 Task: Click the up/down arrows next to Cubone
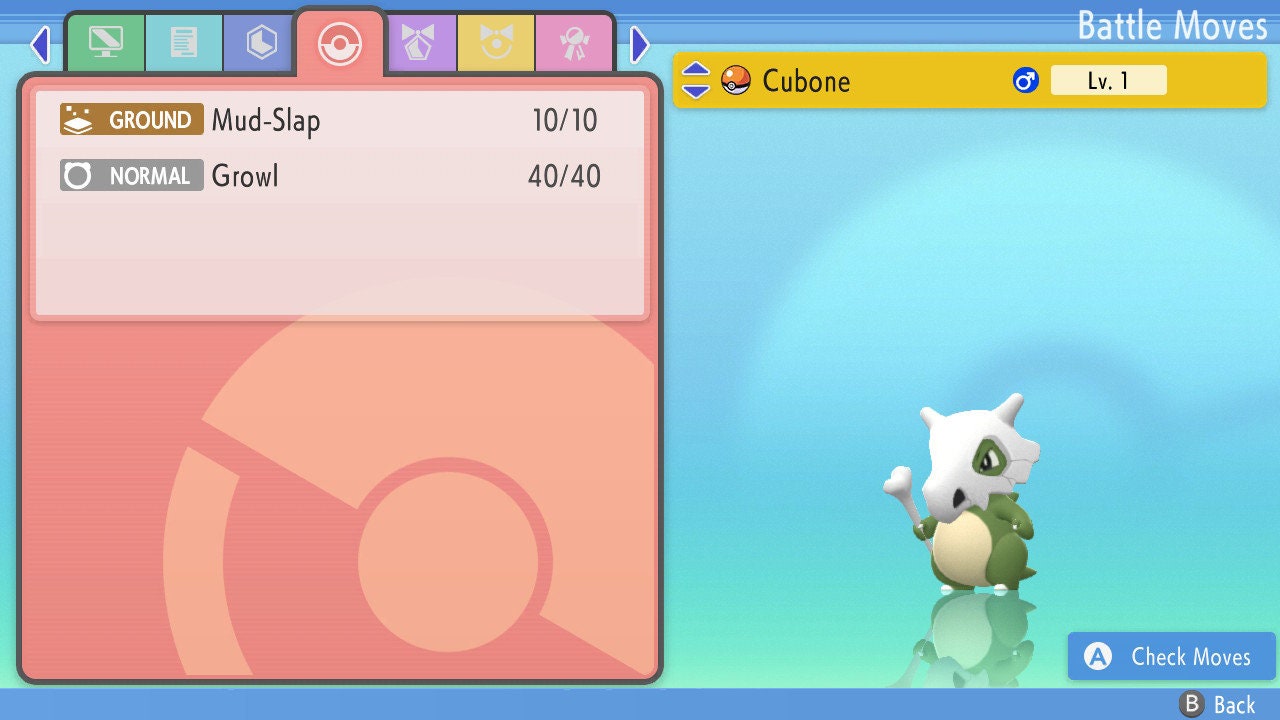tap(696, 80)
